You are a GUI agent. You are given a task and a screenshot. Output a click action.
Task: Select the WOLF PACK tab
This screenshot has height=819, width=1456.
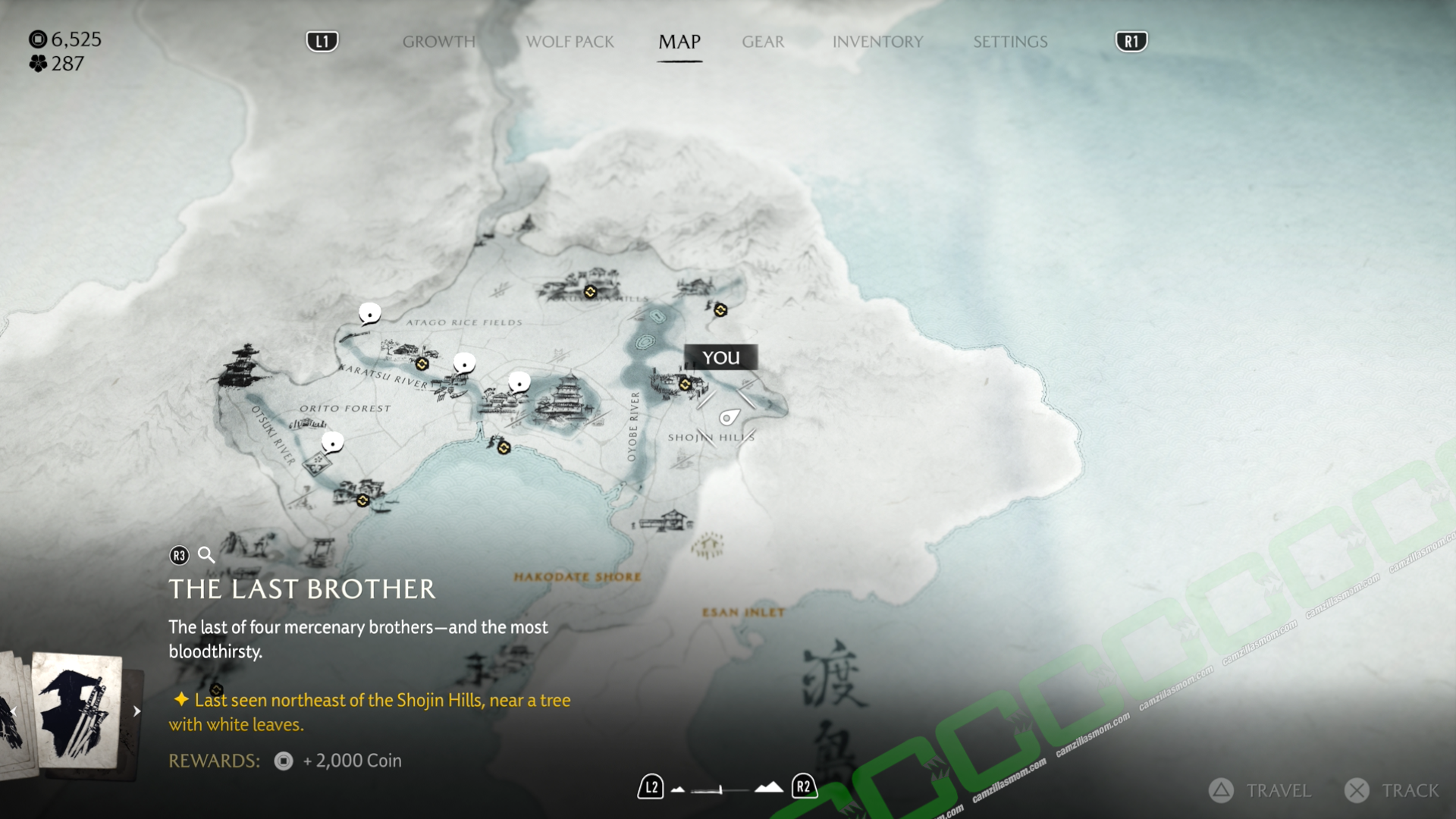tap(570, 42)
